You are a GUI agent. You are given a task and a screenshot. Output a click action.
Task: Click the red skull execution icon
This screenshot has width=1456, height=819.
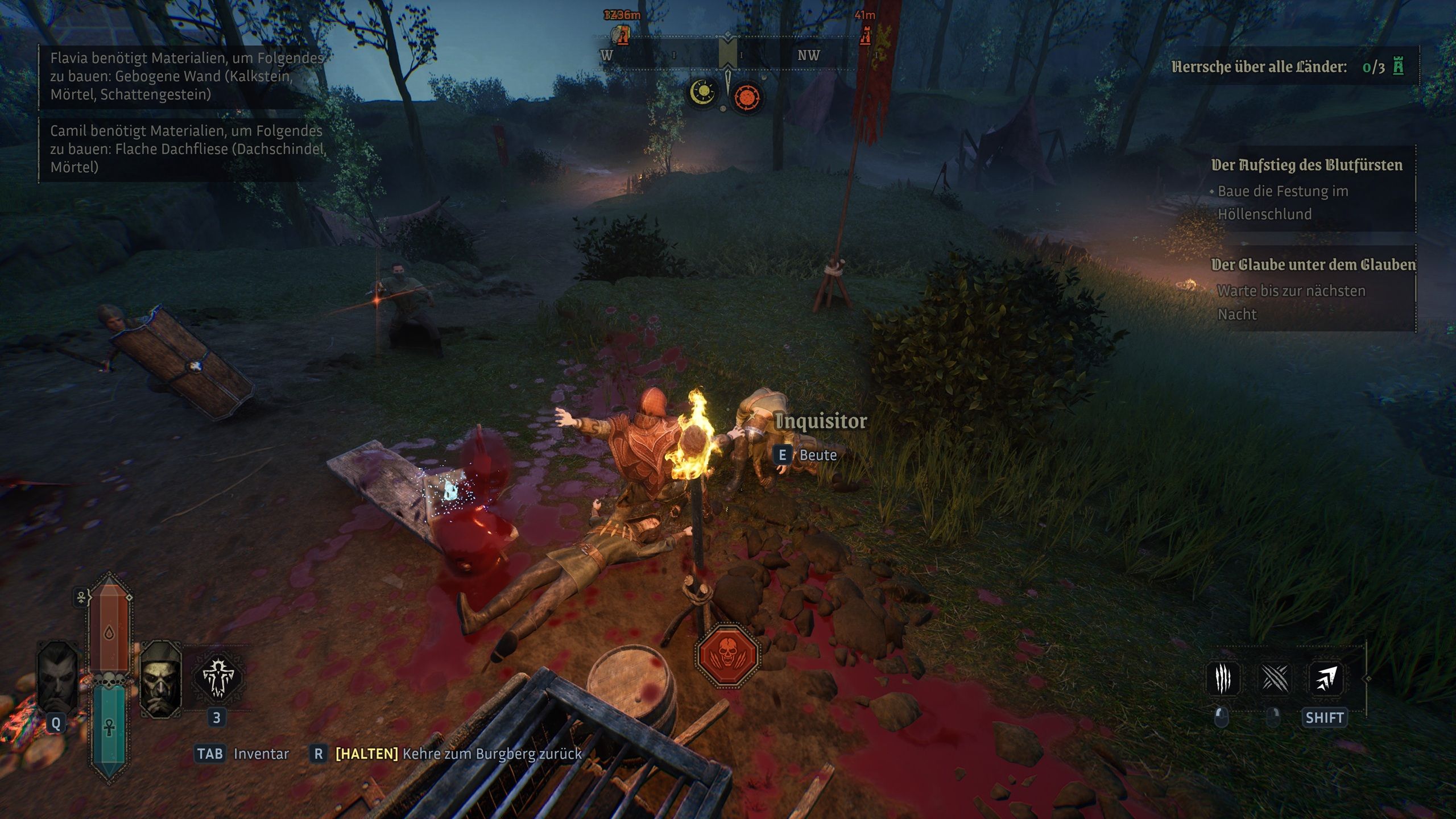point(728,655)
